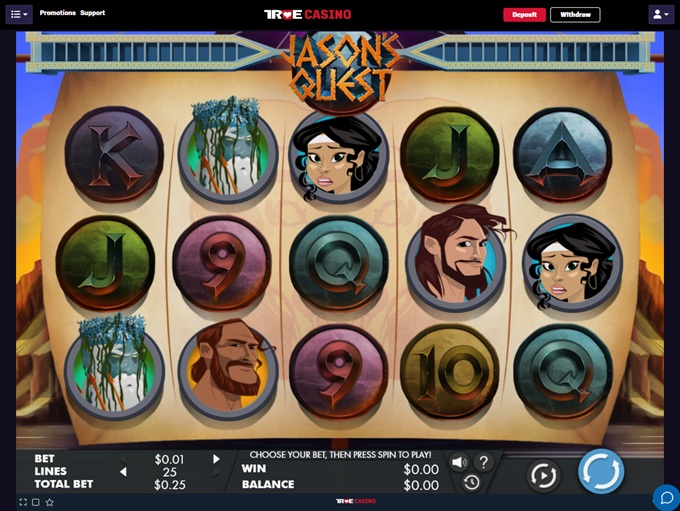Click the red Deposit button
Viewport: 680px width, 511px height.
click(524, 15)
